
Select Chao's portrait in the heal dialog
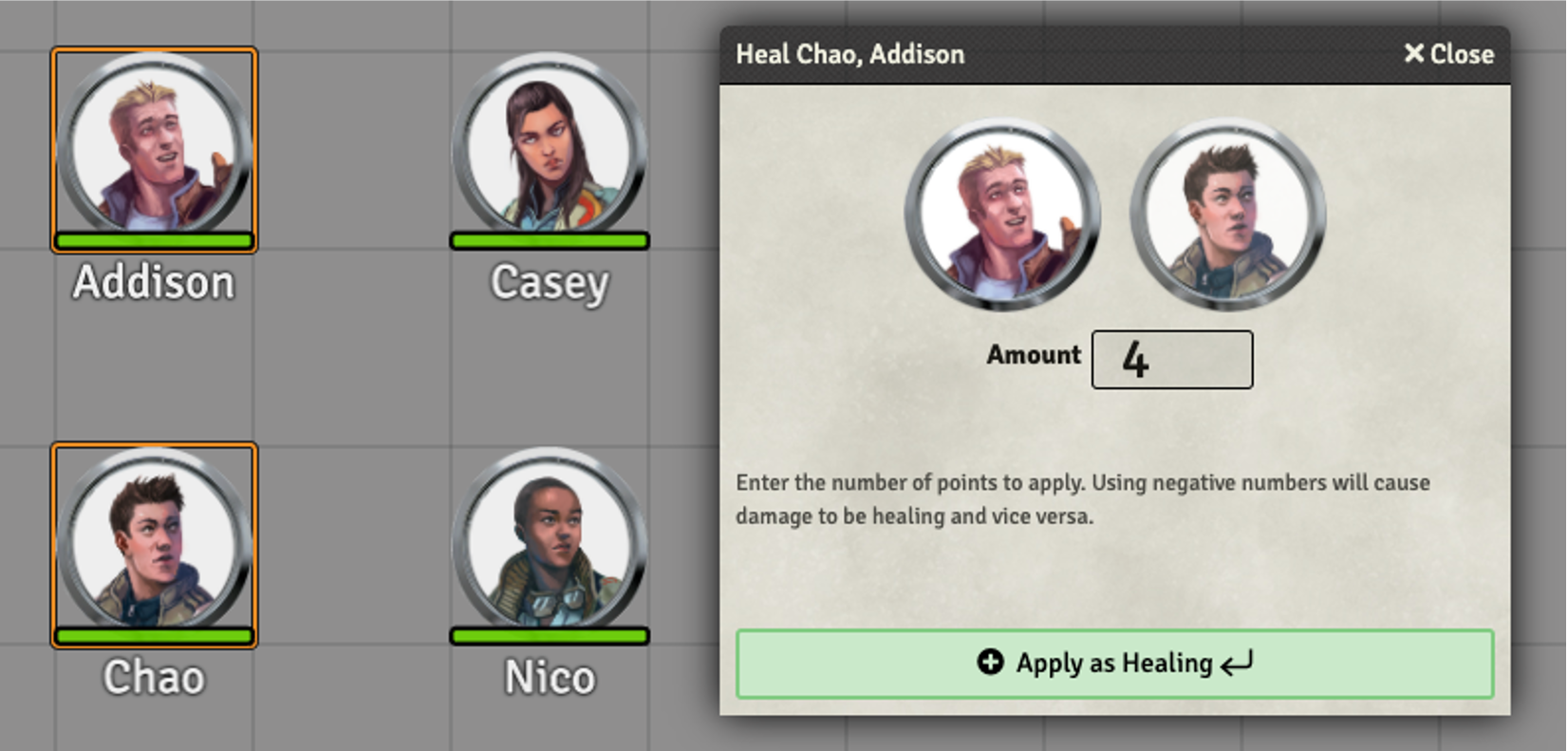(1228, 214)
